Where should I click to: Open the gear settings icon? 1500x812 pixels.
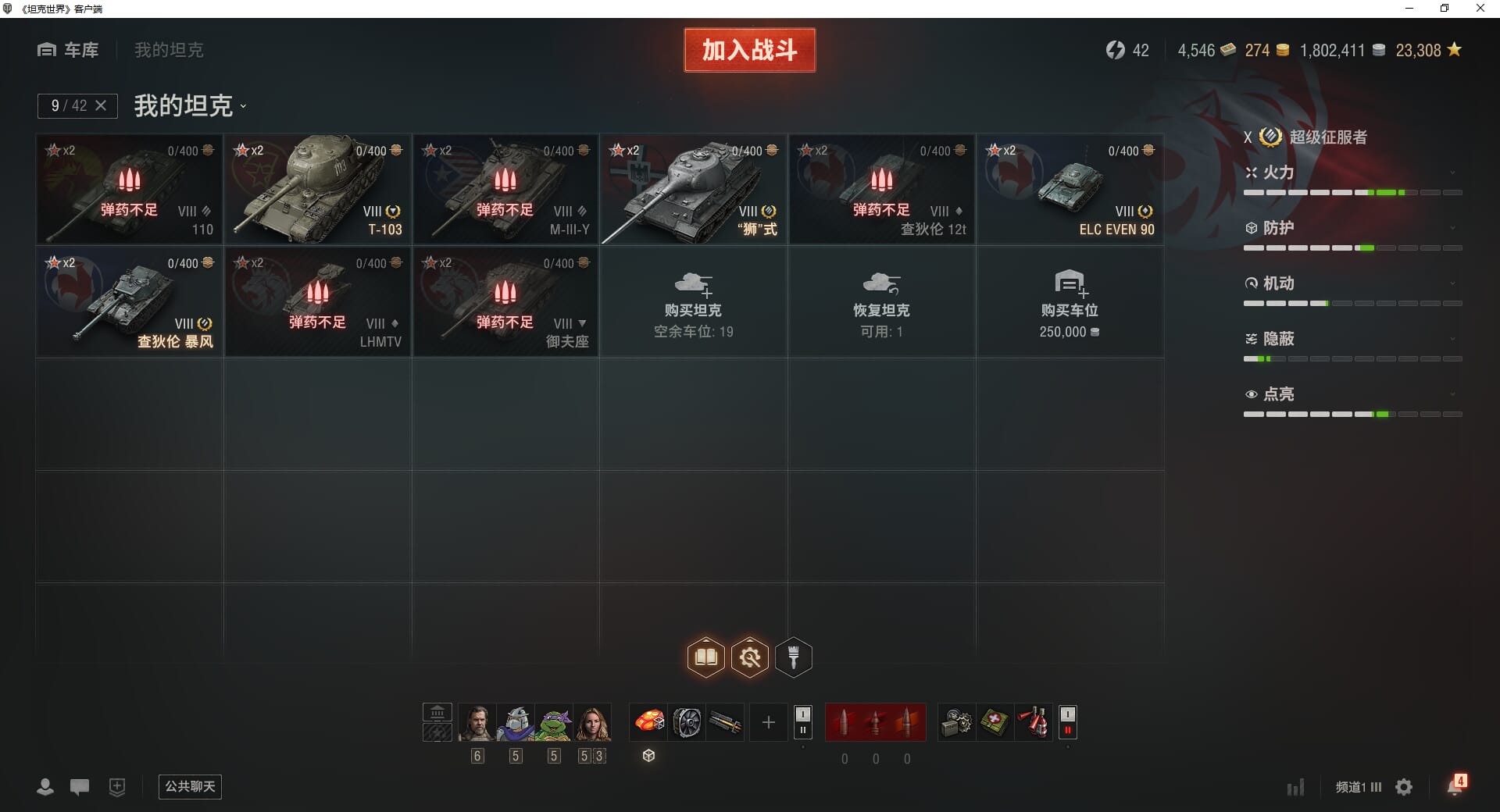coord(1404,787)
